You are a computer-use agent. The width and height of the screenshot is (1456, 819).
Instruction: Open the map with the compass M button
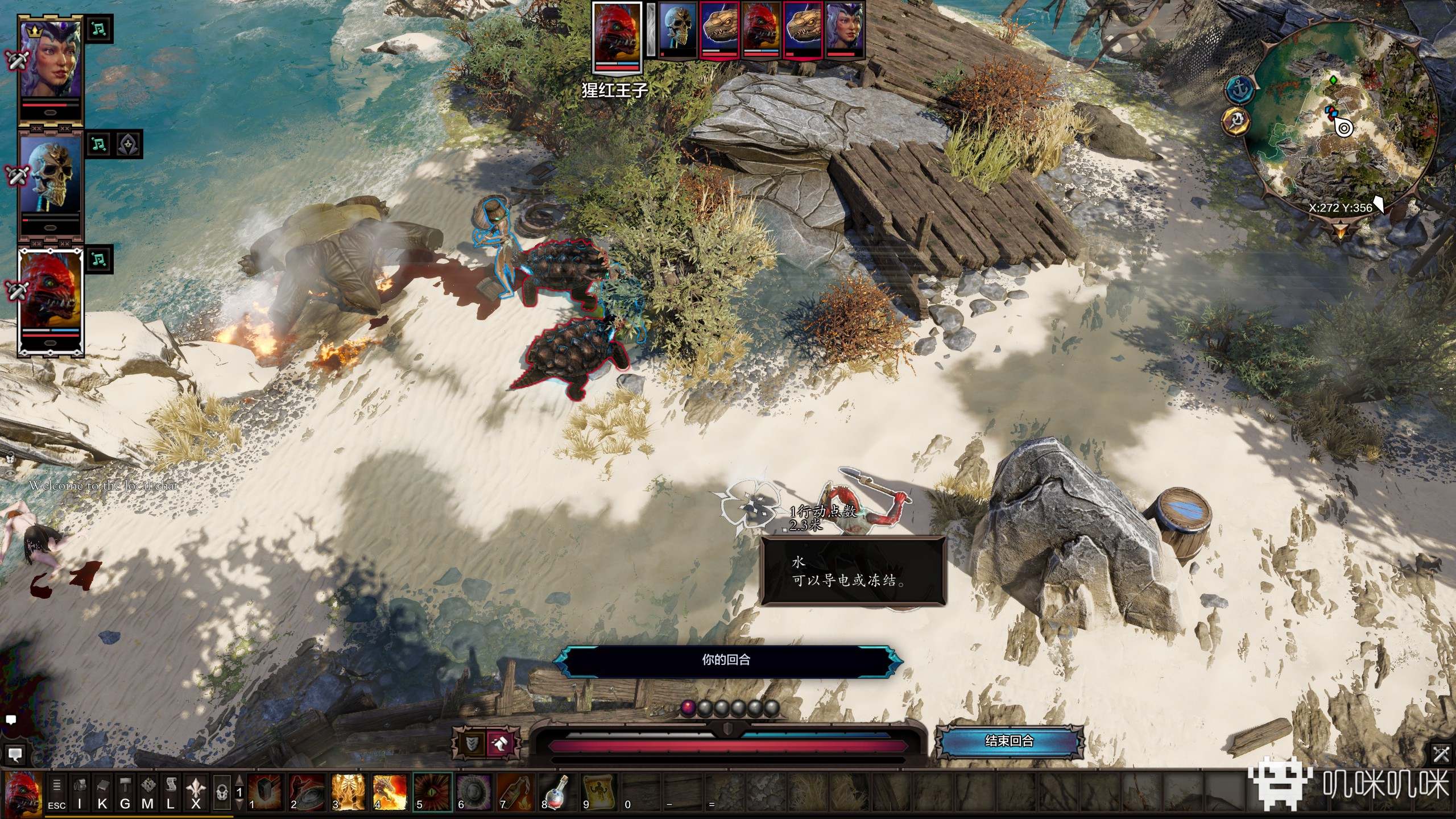click(148, 792)
